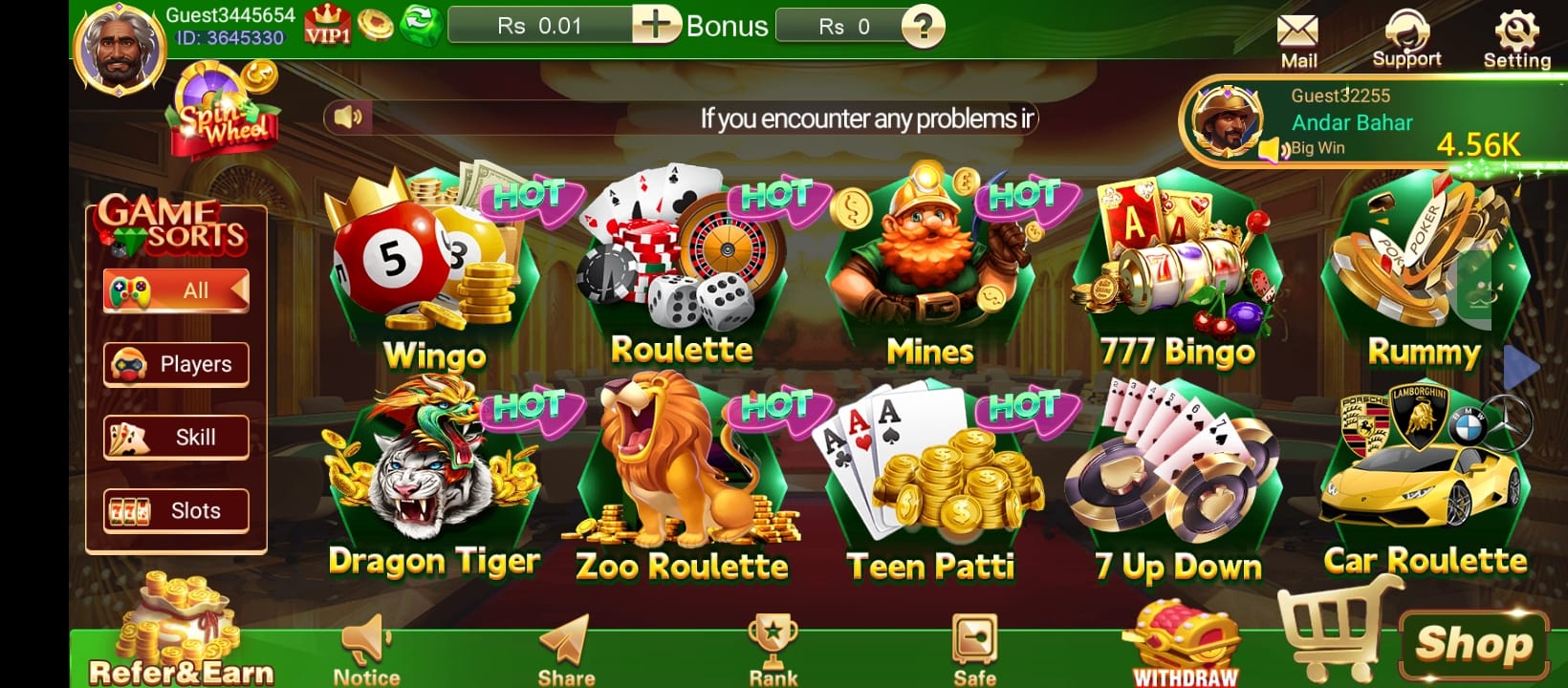Switch to the Slots category

[175, 509]
